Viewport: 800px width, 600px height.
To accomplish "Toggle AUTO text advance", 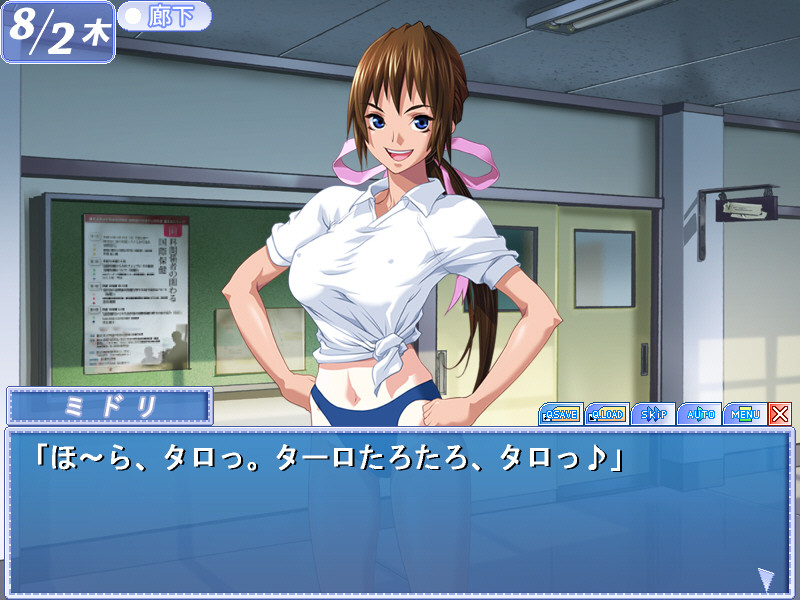I will [698, 414].
